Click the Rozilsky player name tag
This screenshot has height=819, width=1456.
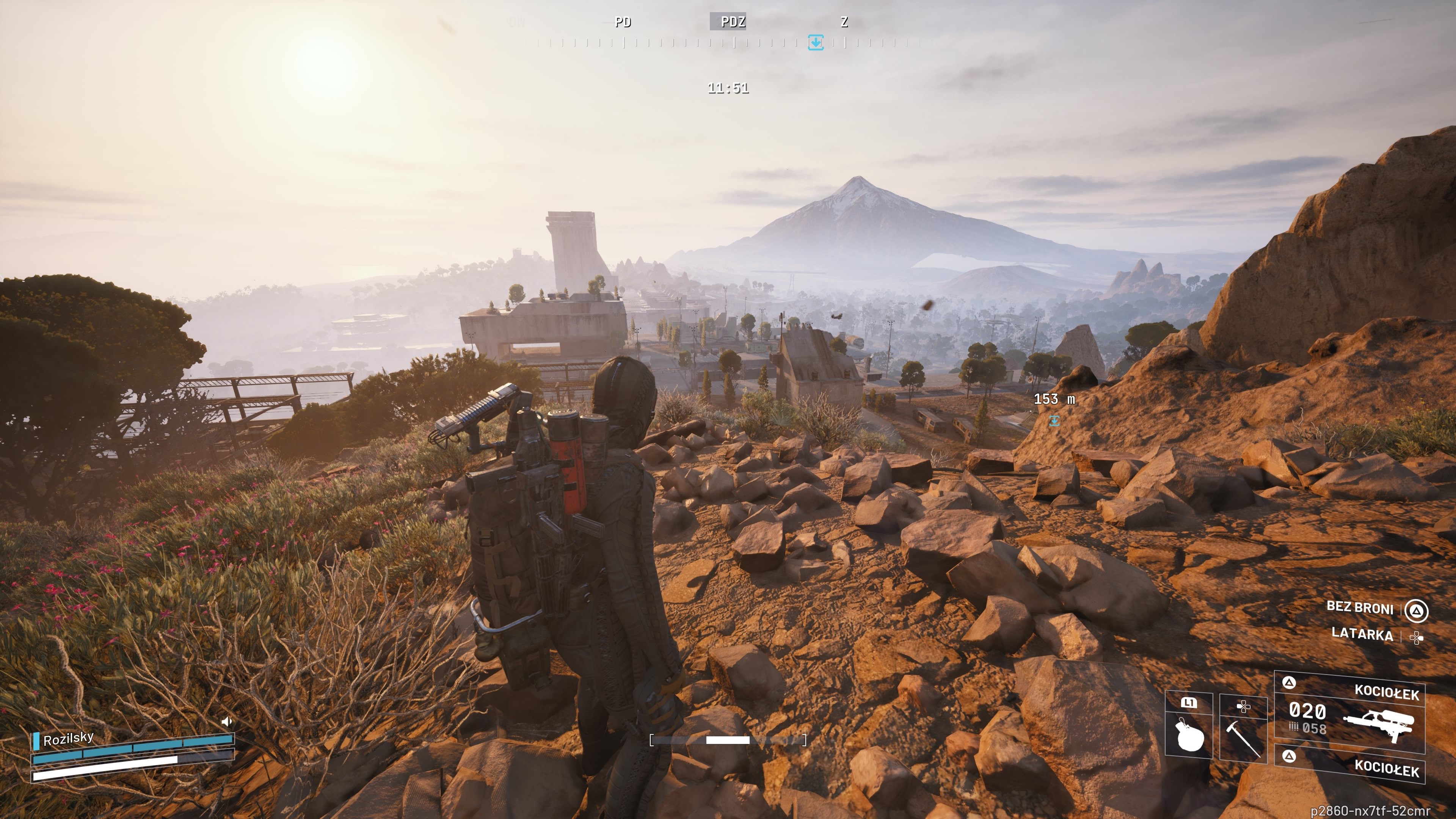tap(68, 739)
